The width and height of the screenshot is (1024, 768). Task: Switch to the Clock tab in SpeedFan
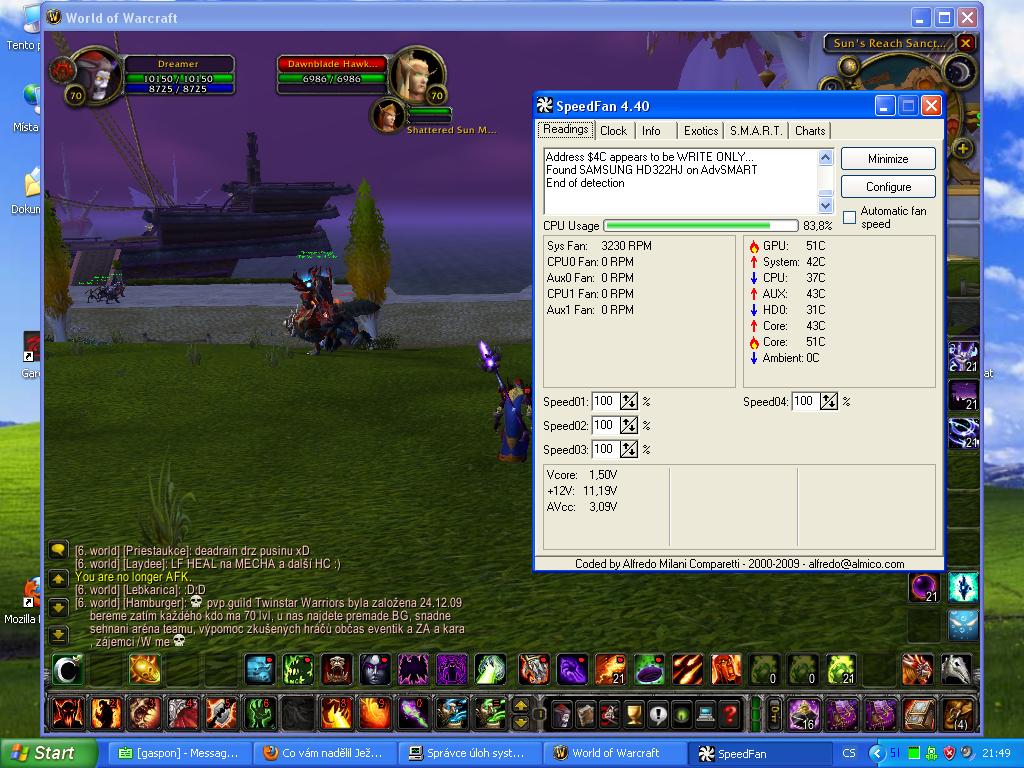(x=613, y=131)
